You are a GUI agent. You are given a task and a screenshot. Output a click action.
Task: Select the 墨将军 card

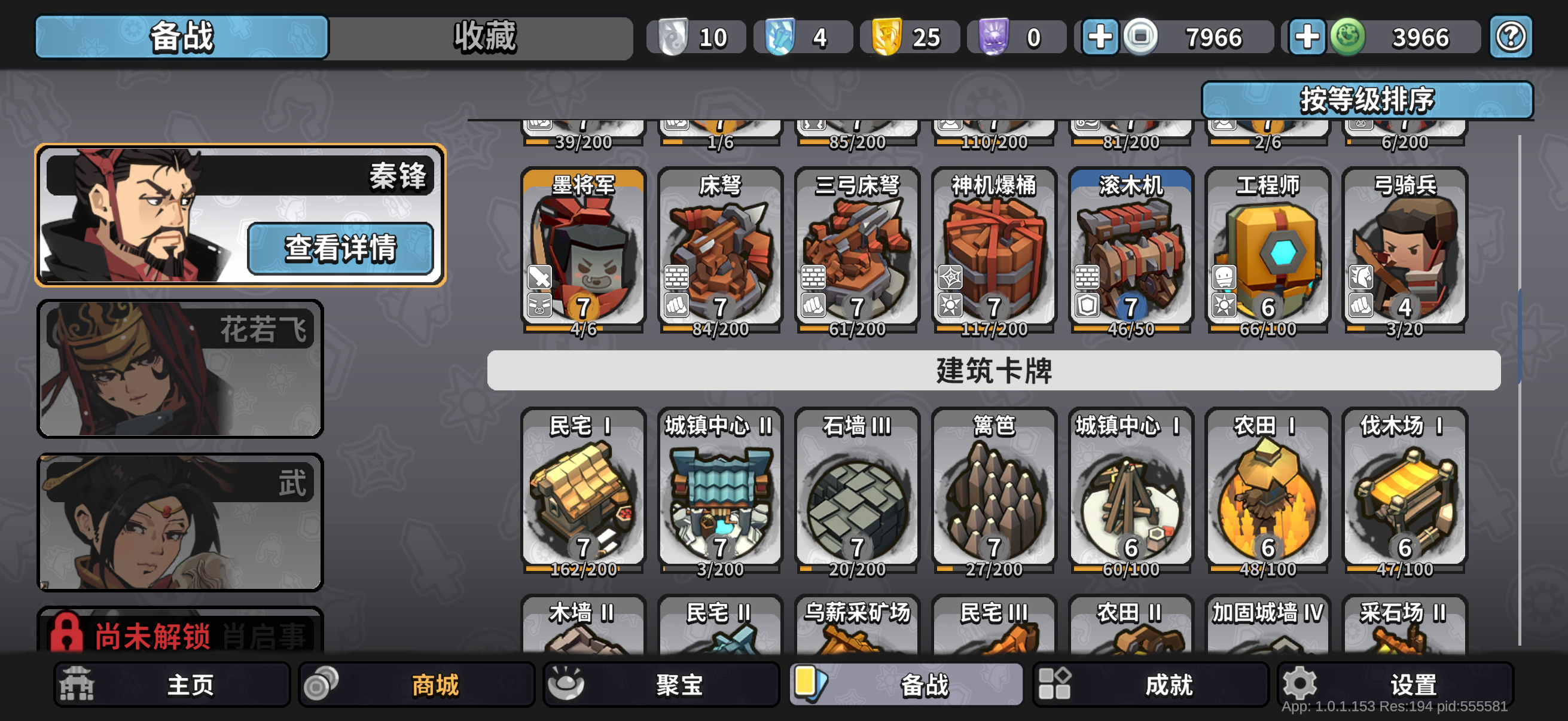582,249
